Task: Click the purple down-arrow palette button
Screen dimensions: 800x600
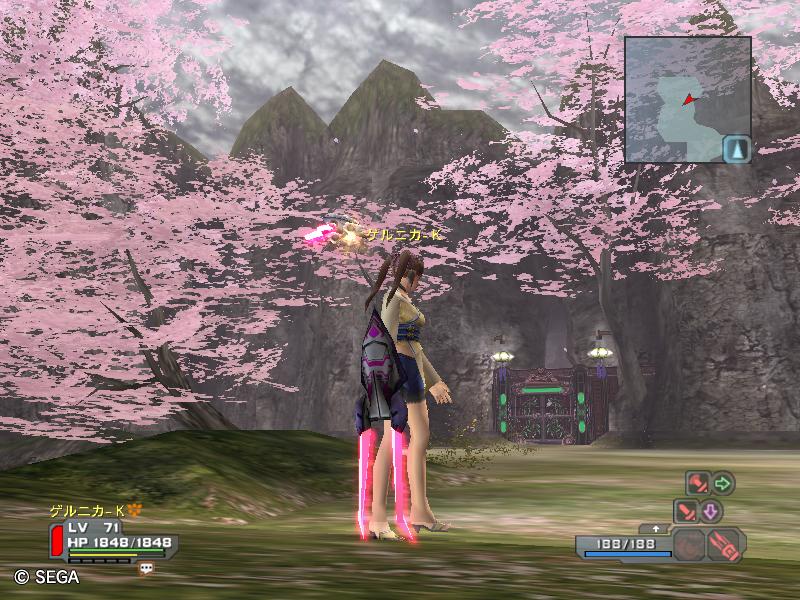Action: (710, 512)
